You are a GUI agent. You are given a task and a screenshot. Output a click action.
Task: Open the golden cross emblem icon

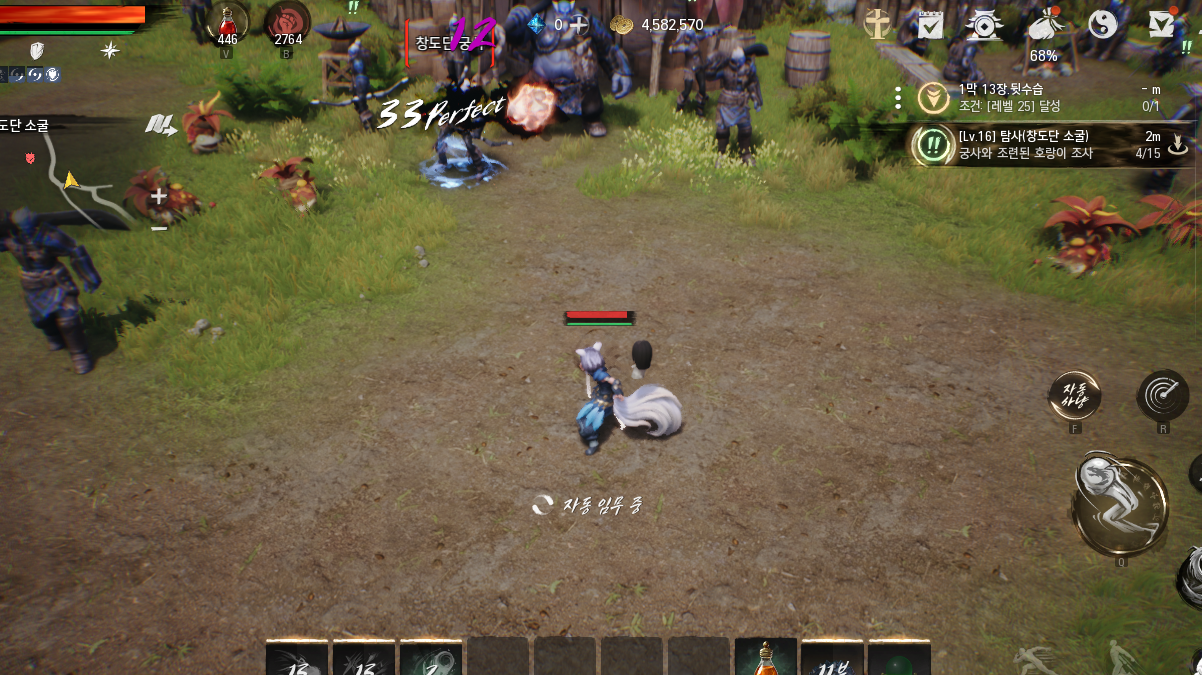tap(878, 24)
